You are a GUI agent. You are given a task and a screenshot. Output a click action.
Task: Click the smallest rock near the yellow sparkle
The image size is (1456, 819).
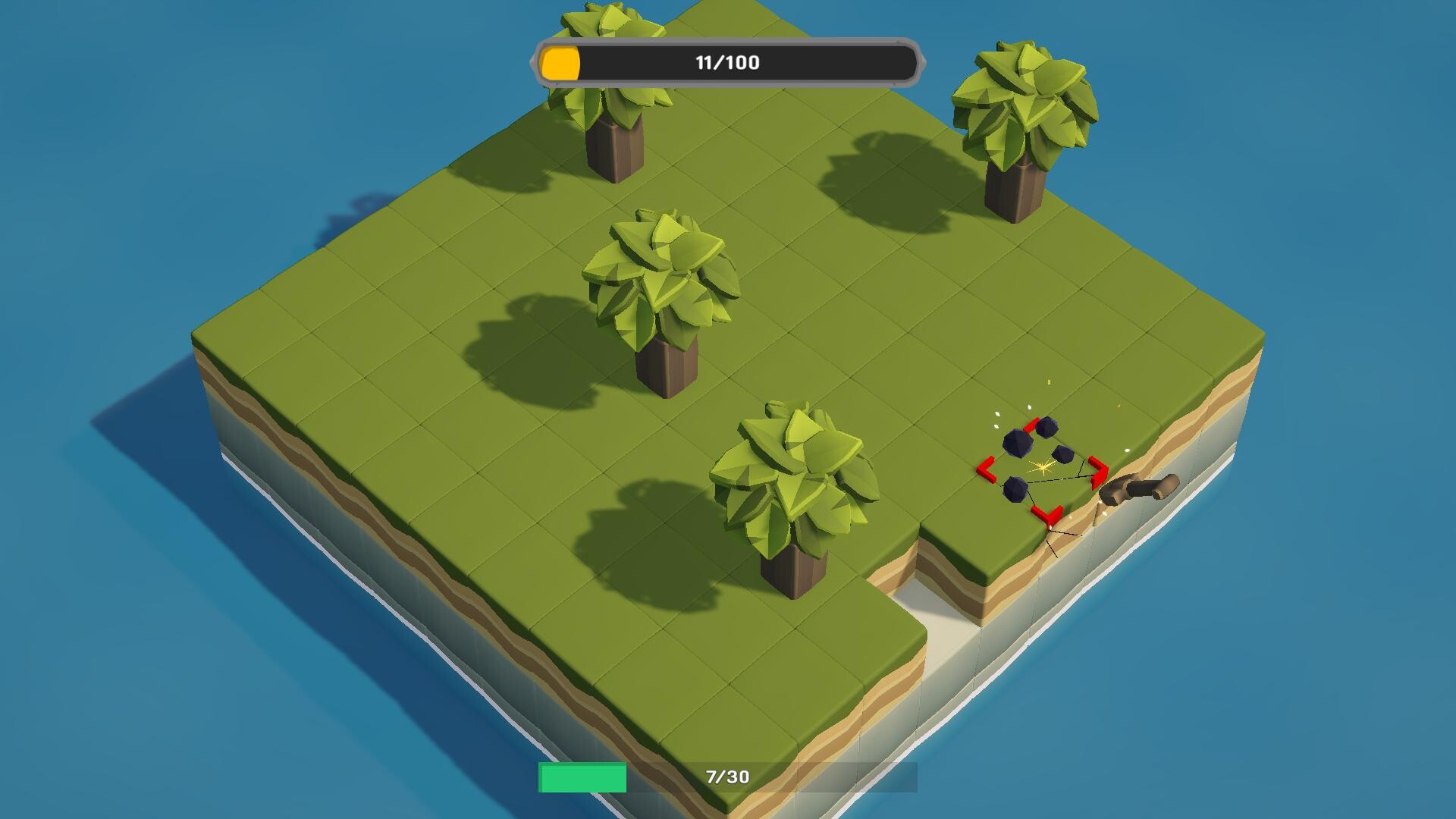[x=1062, y=453]
